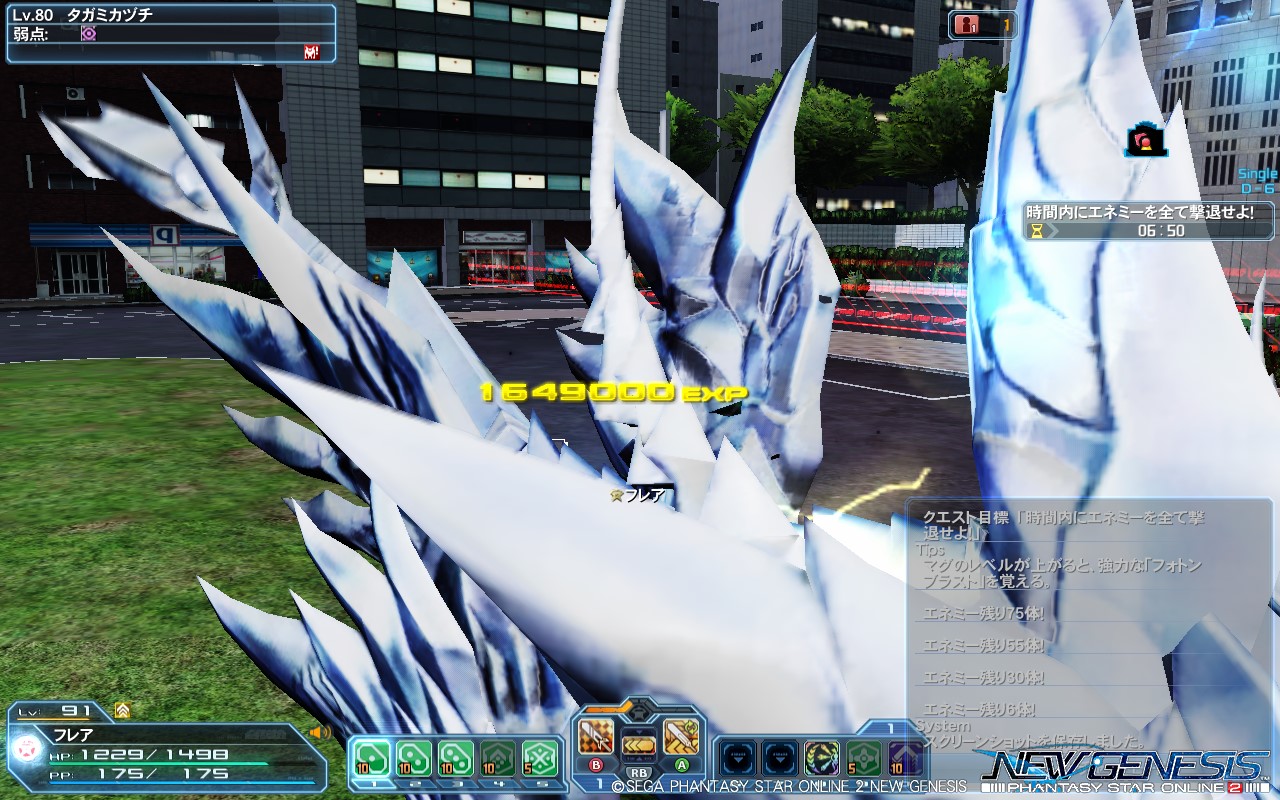Image resolution: width=1280 pixels, height=800 pixels.
Task: Select the sword weapon icon above the A button
Action: click(x=681, y=738)
